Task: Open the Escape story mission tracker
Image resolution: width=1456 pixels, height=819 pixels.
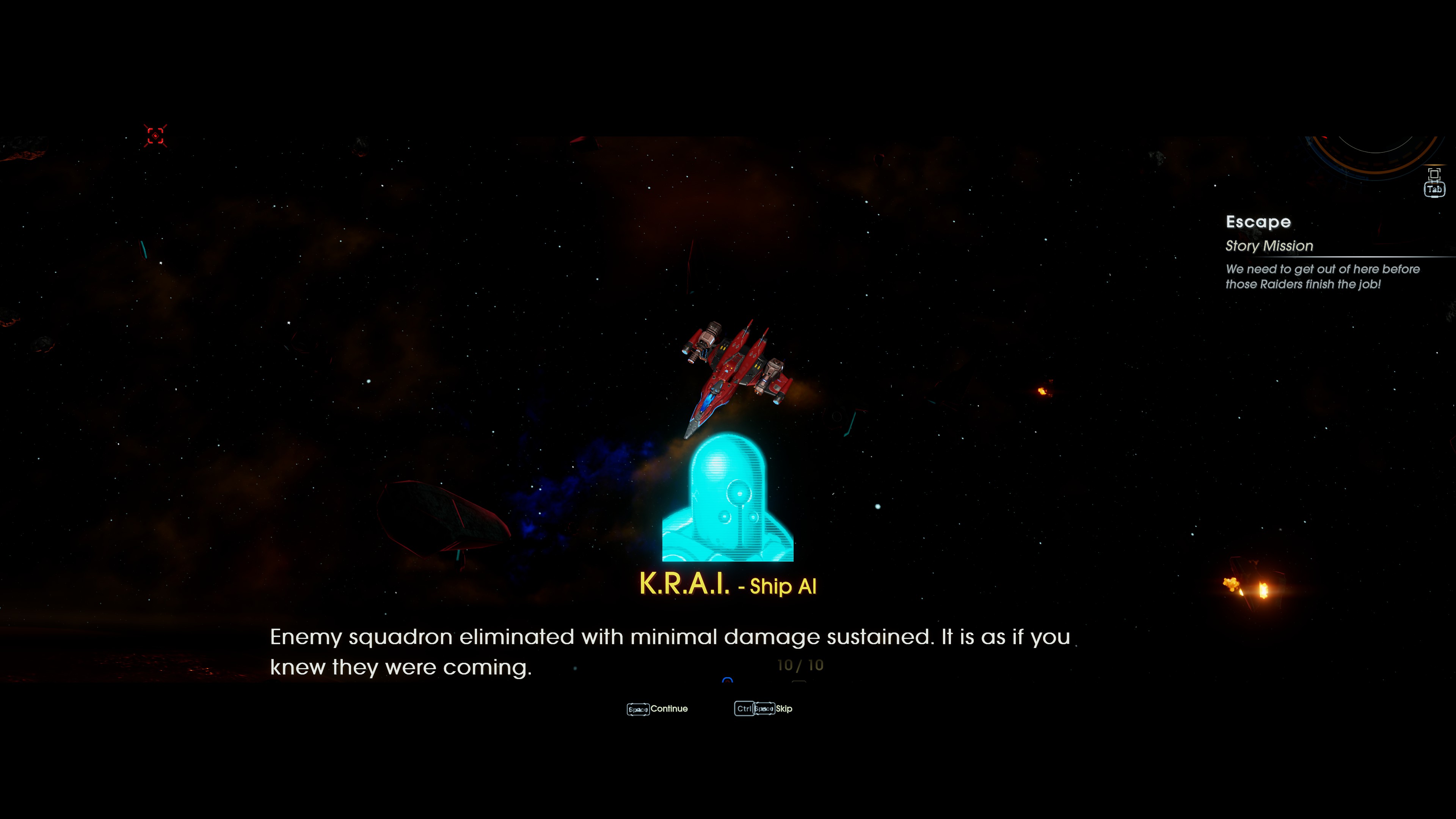Action: click(1258, 222)
